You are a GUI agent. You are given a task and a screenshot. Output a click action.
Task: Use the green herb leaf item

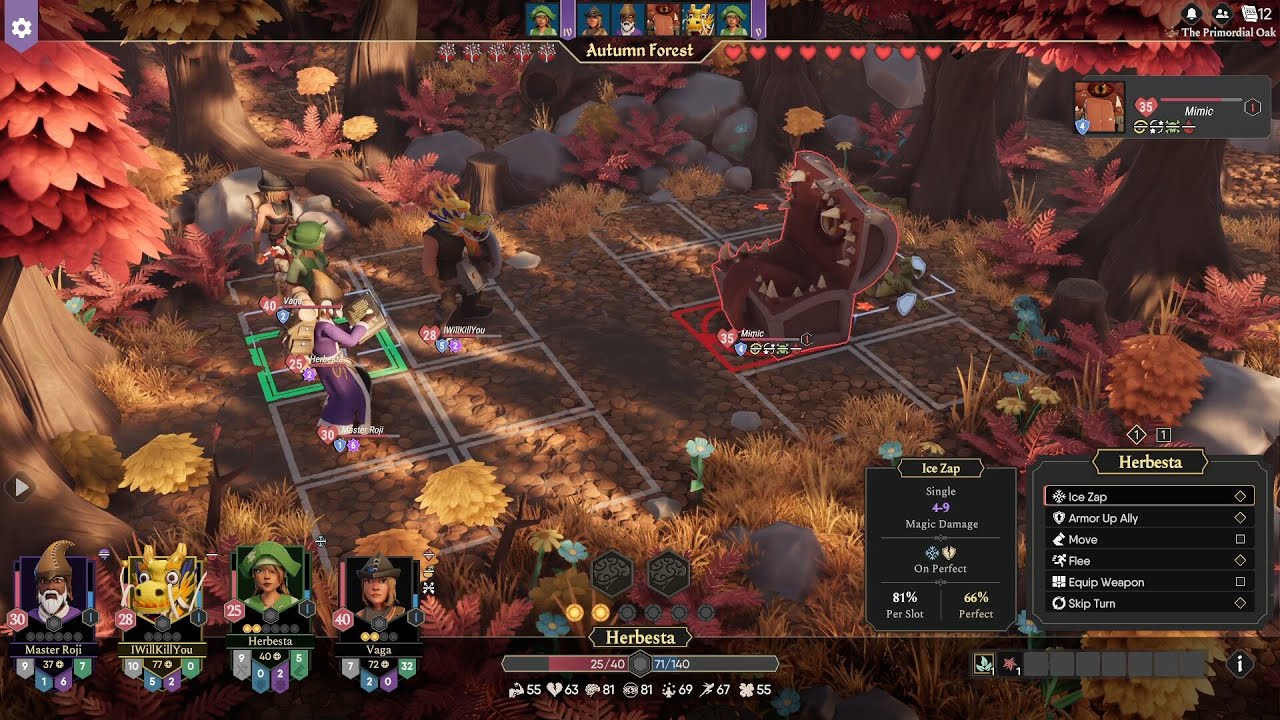coord(984,663)
